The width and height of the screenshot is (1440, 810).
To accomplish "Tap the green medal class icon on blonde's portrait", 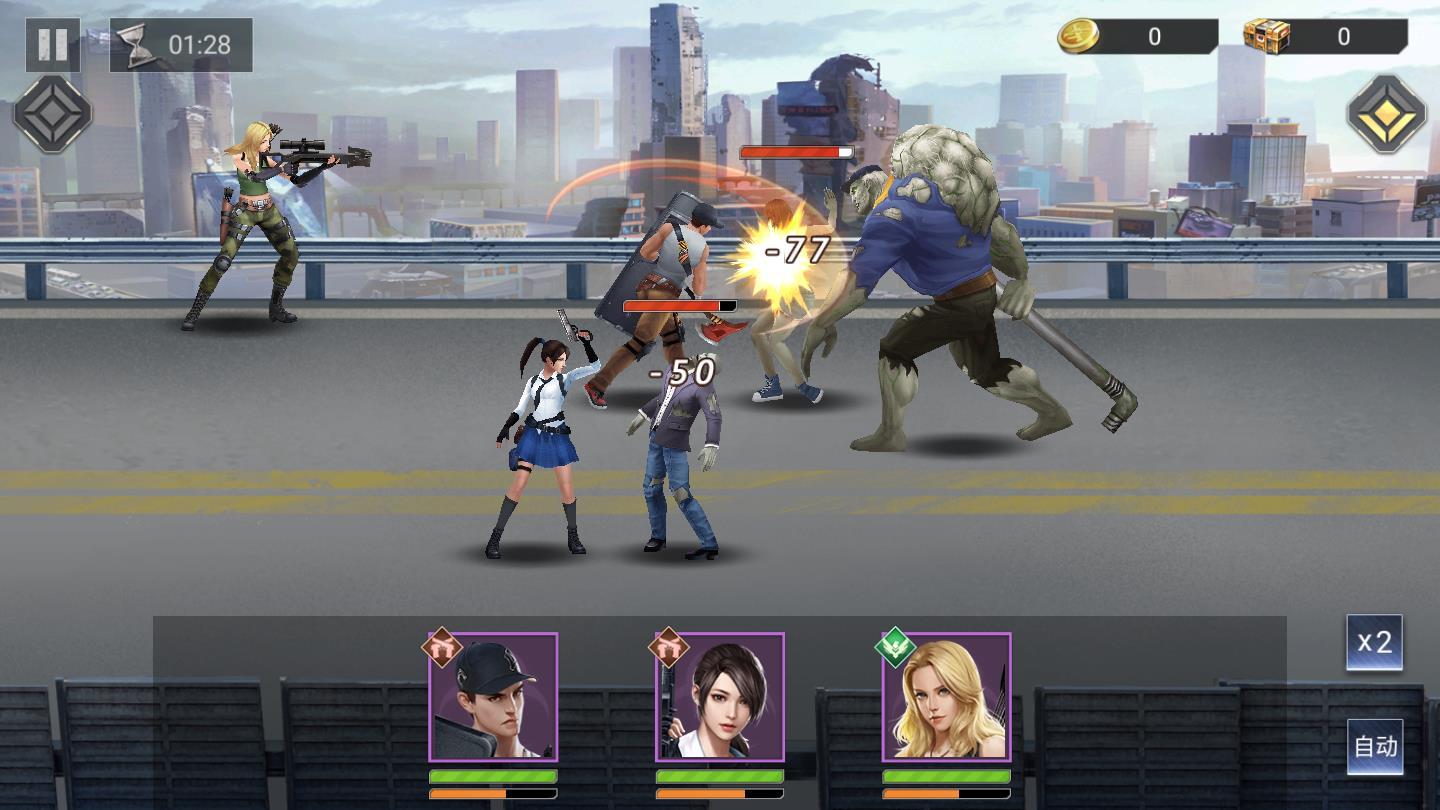I will pyautogui.click(x=897, y=648).
